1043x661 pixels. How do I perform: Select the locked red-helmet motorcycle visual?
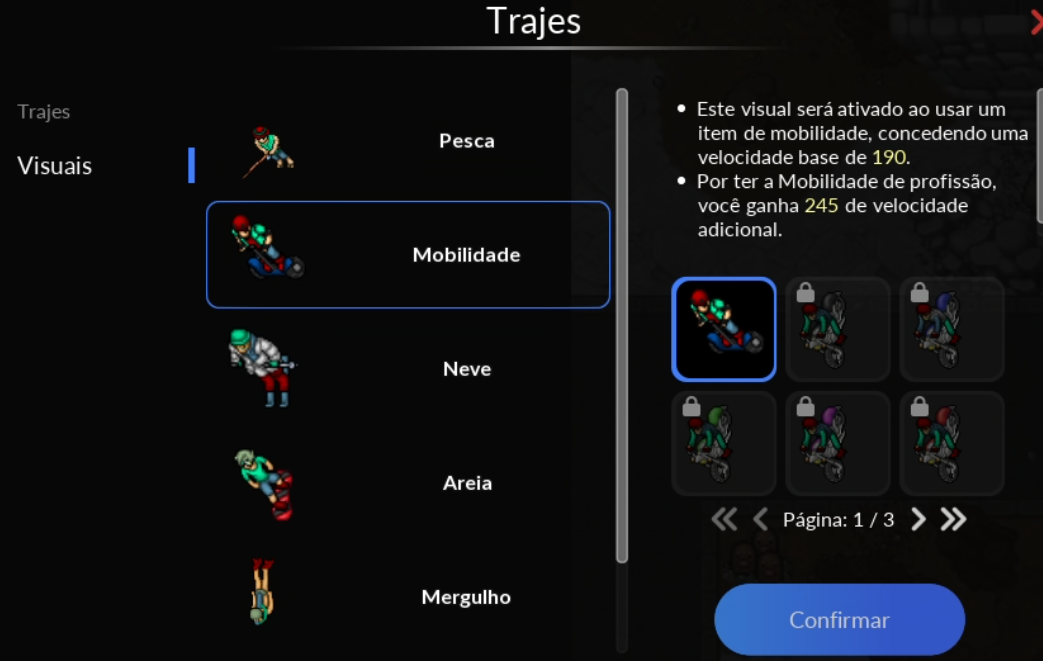pyautogui.click(x=952, y=443)
